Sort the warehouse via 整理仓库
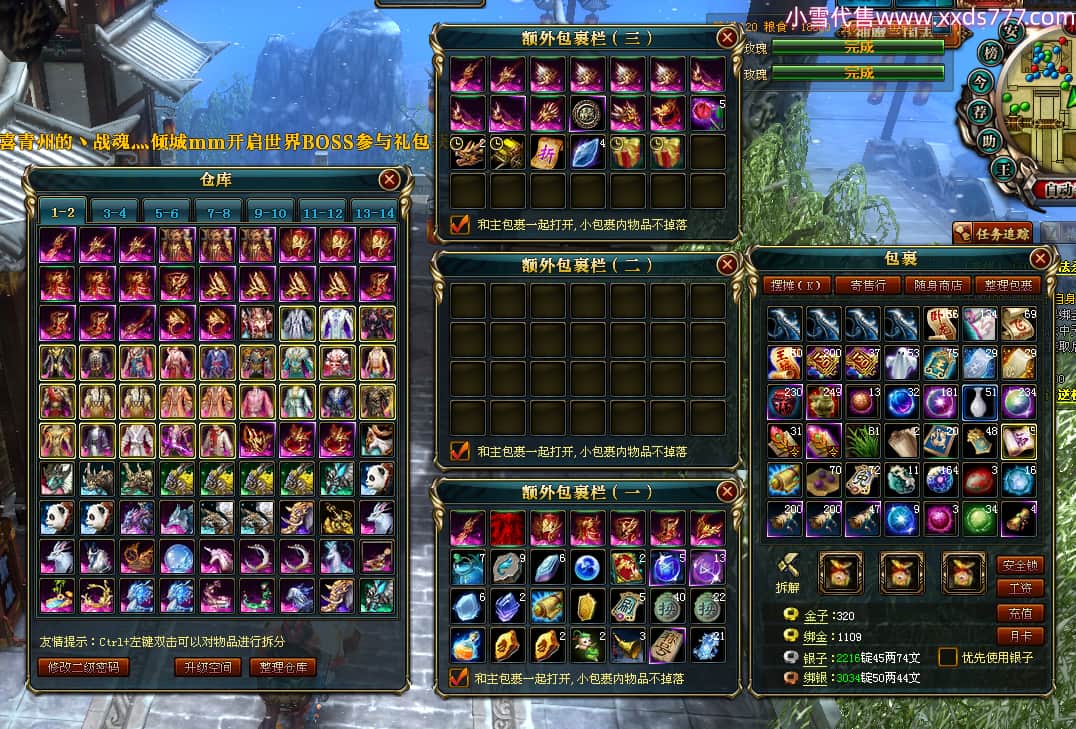This screenshot has width=1076, height=729. pos(283,667)
